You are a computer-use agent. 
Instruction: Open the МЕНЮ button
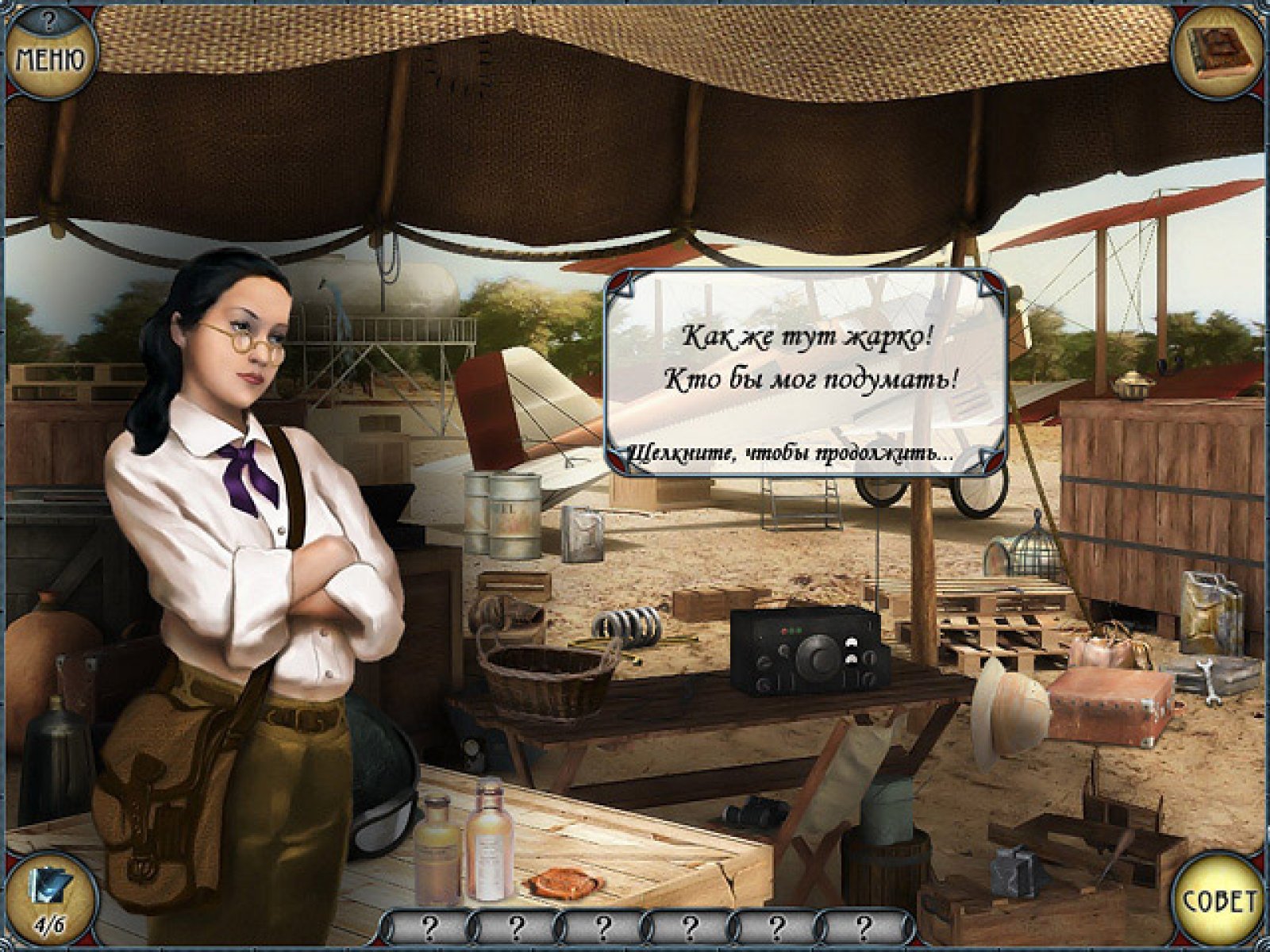coord(49,57)
